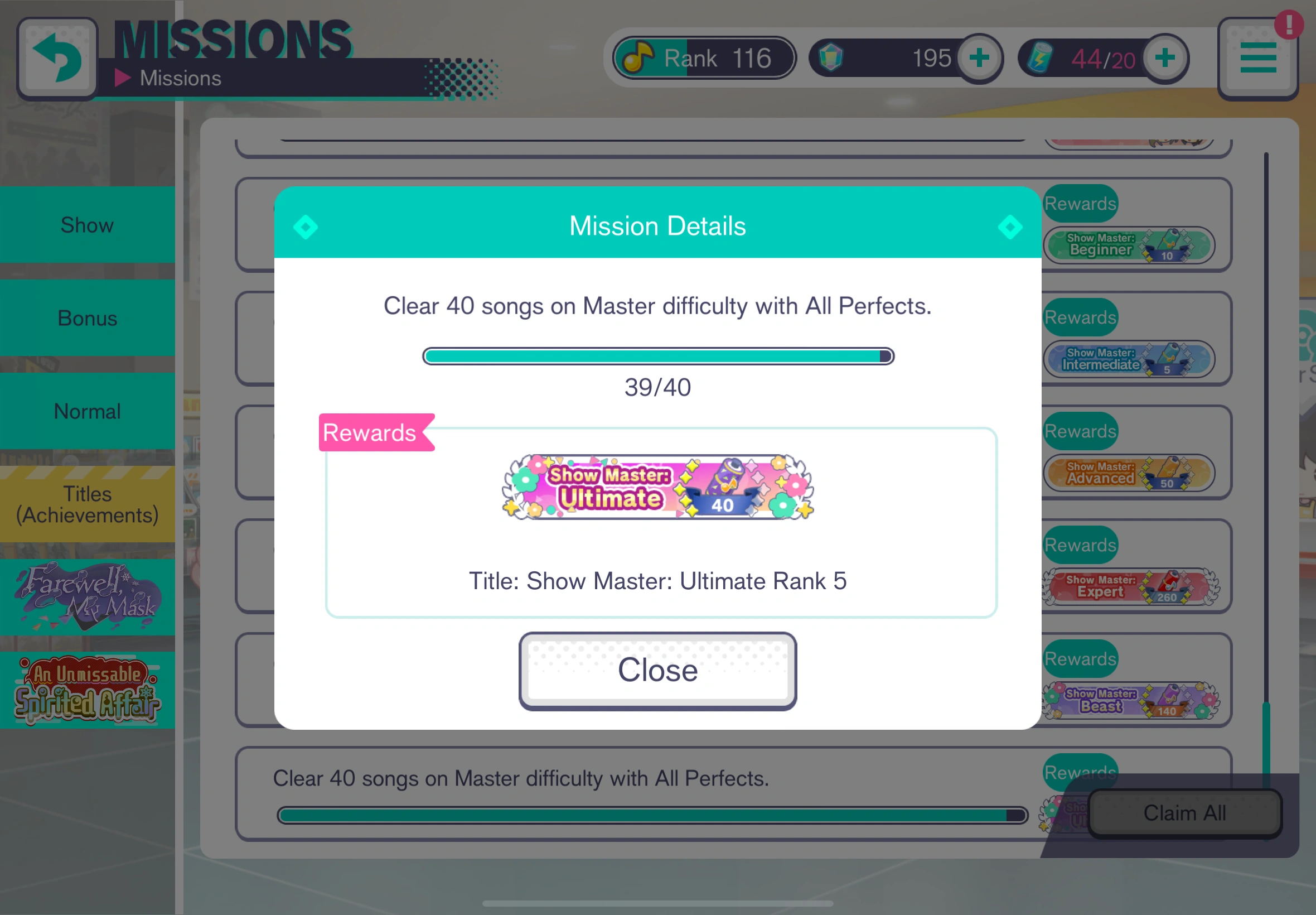The width and height of the screenshot is (1316, 915).
Task: Open the hamburger menu with notification badge
Action: pyautogui.click(x=1258, y=57)
